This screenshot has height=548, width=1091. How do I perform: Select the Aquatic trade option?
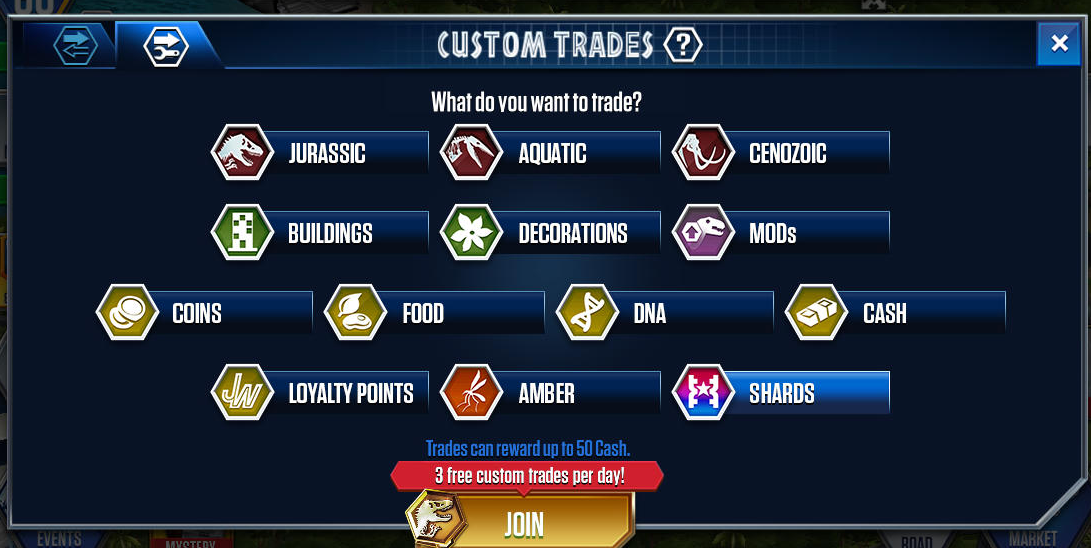(x=550, y=153)
